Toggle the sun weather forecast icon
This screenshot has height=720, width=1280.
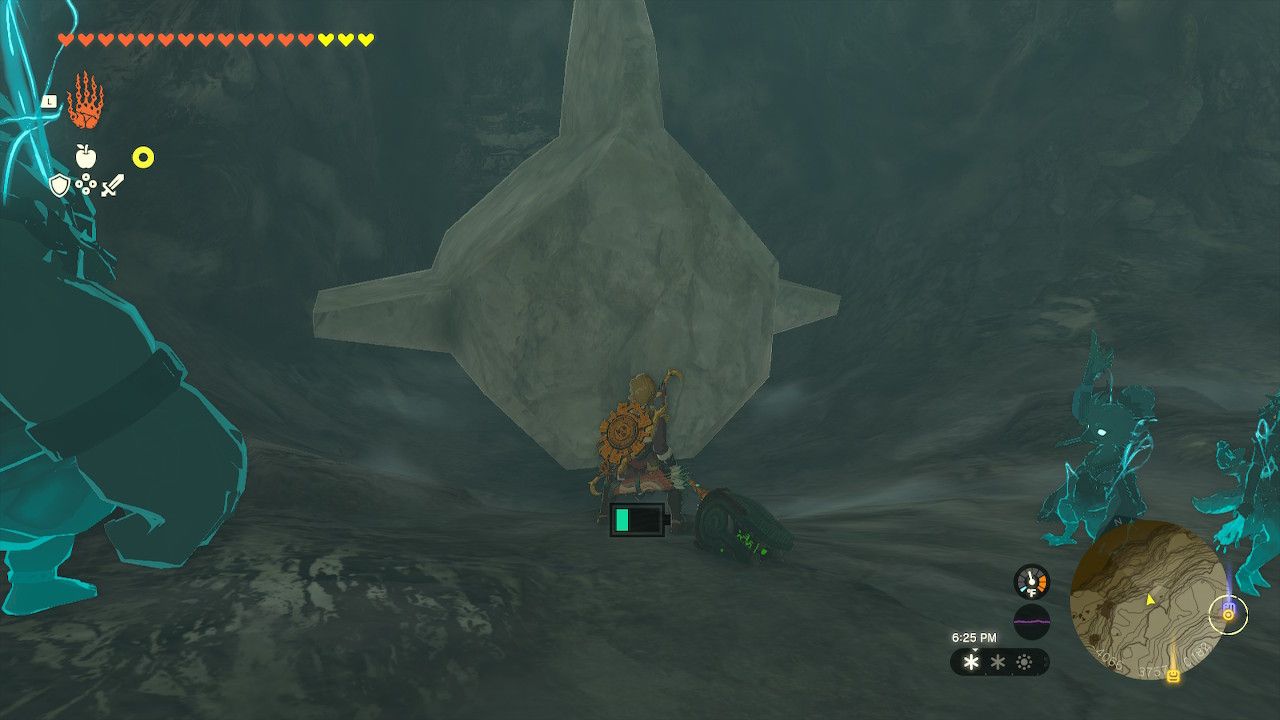[1024, 662]
